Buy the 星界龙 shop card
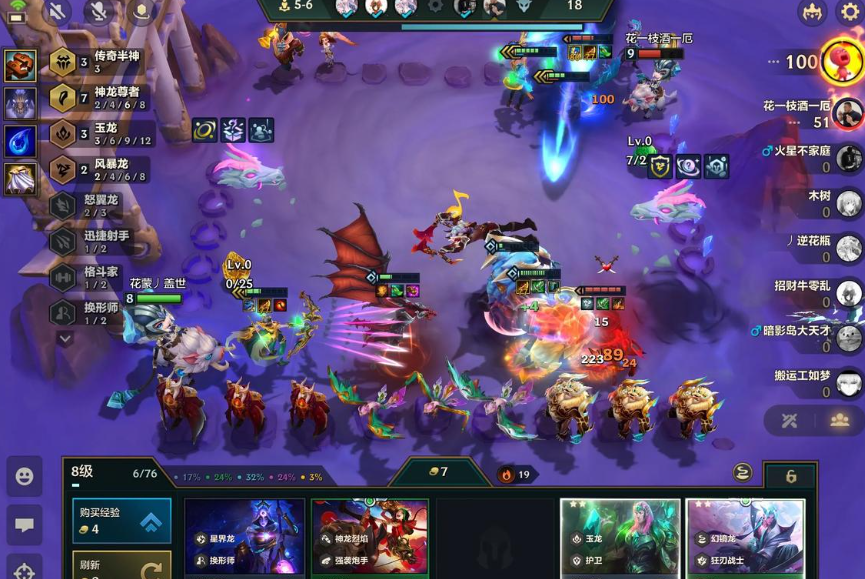Viewport: 865px width, 579px height. (244, 538)
